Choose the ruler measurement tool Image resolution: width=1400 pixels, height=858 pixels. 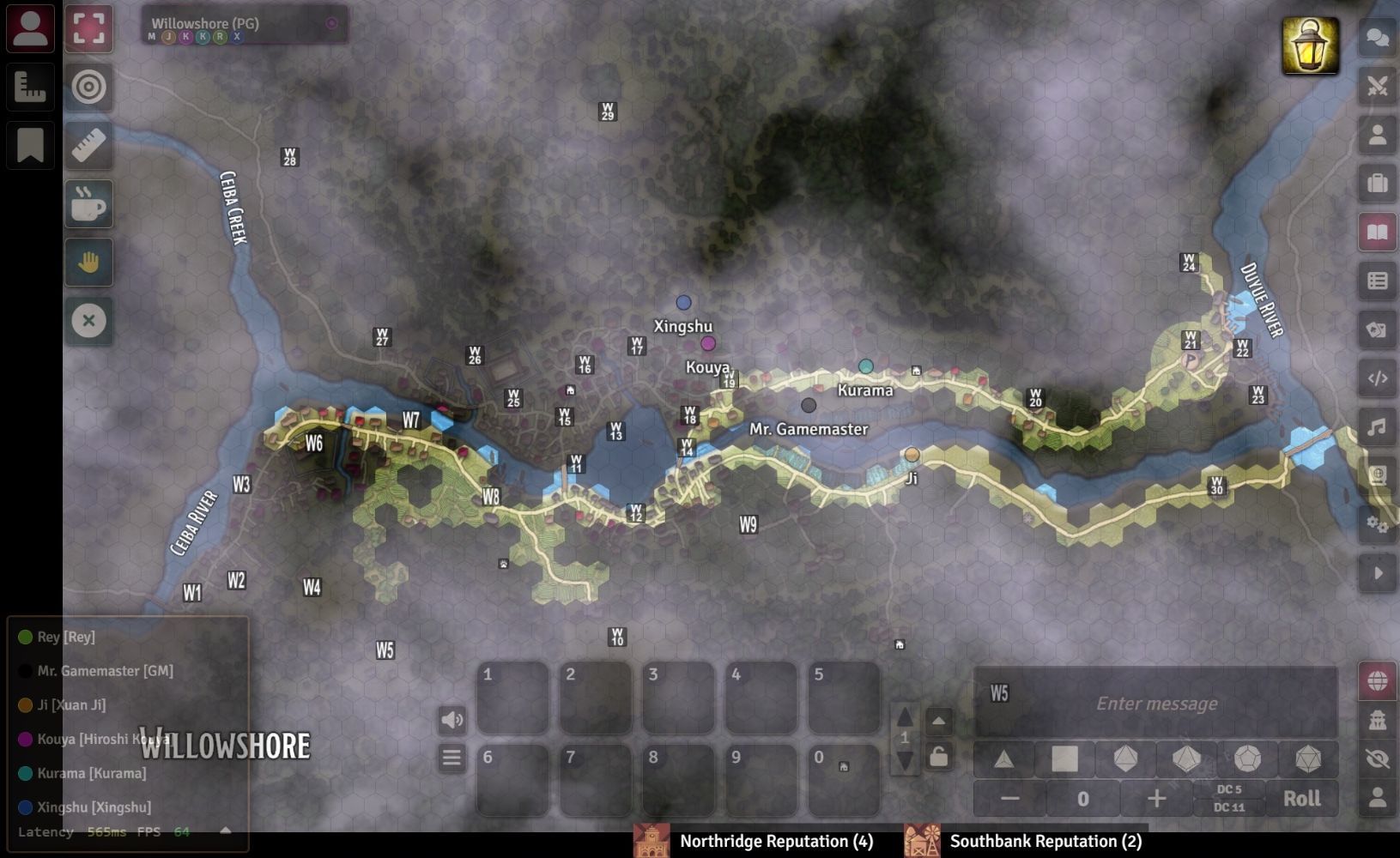(x=88, y=145)
